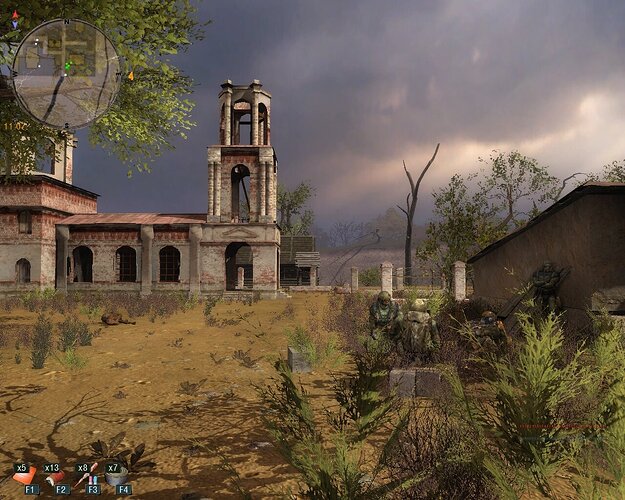Select the anti-radiation drugs quick slot (x8)

coord(88,475)
